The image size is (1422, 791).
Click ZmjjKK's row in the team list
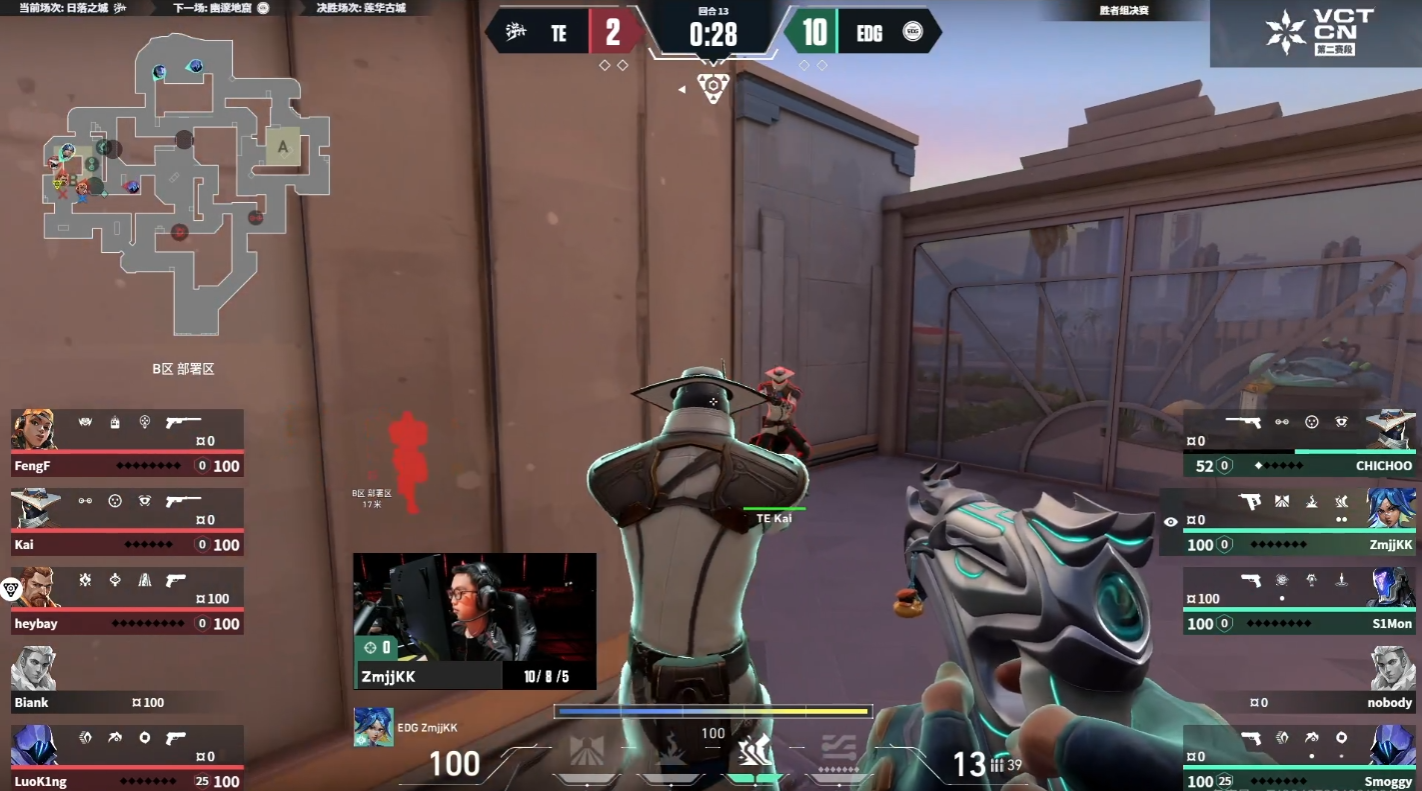(1289, 521)
